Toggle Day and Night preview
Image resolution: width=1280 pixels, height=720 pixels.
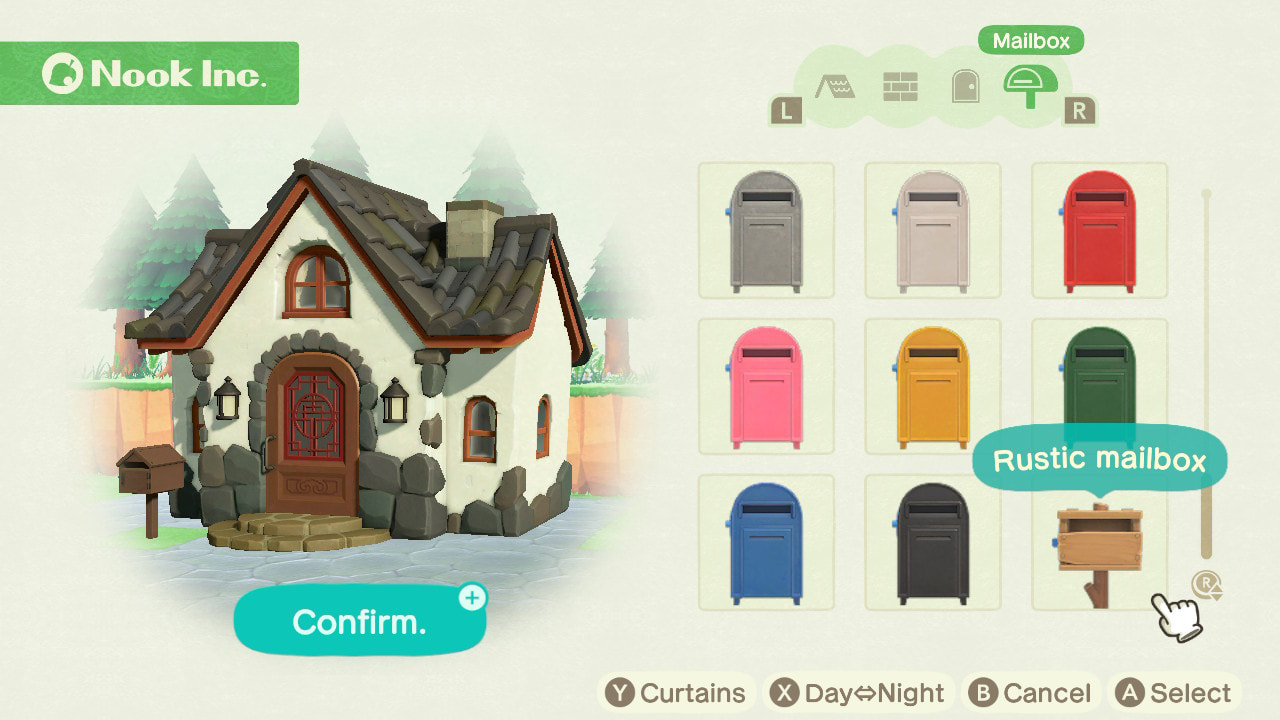(856, 693)
